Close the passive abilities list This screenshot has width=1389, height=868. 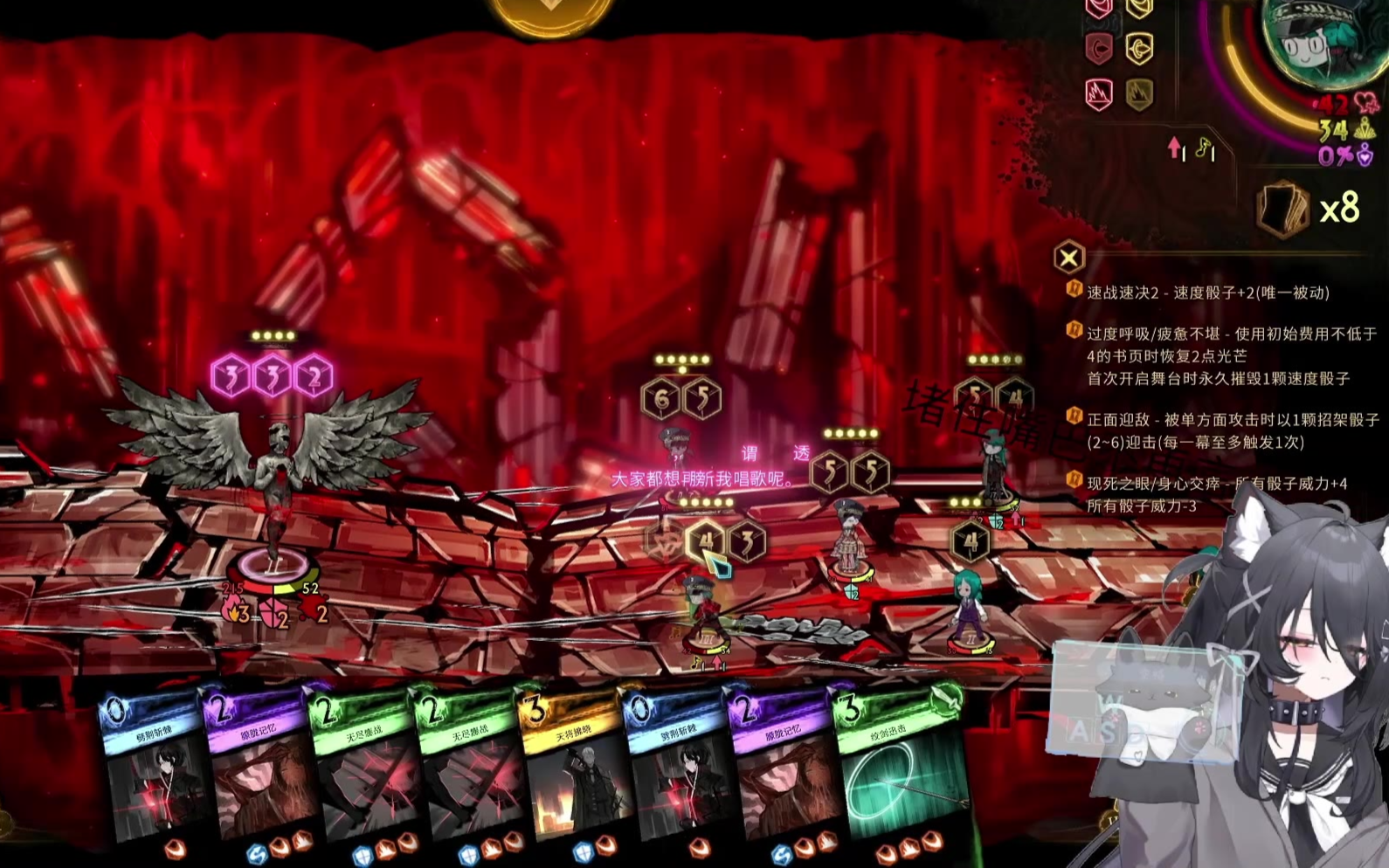1068,258
